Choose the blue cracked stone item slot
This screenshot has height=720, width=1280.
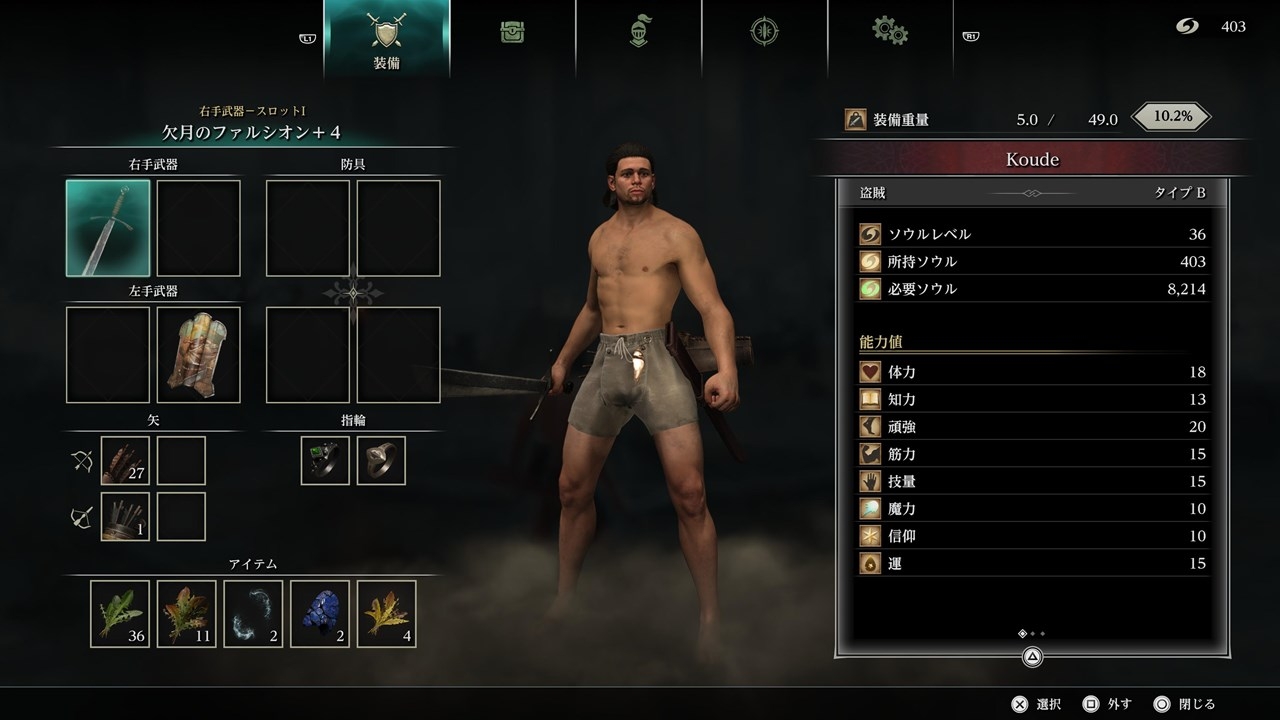coord(320,614)
